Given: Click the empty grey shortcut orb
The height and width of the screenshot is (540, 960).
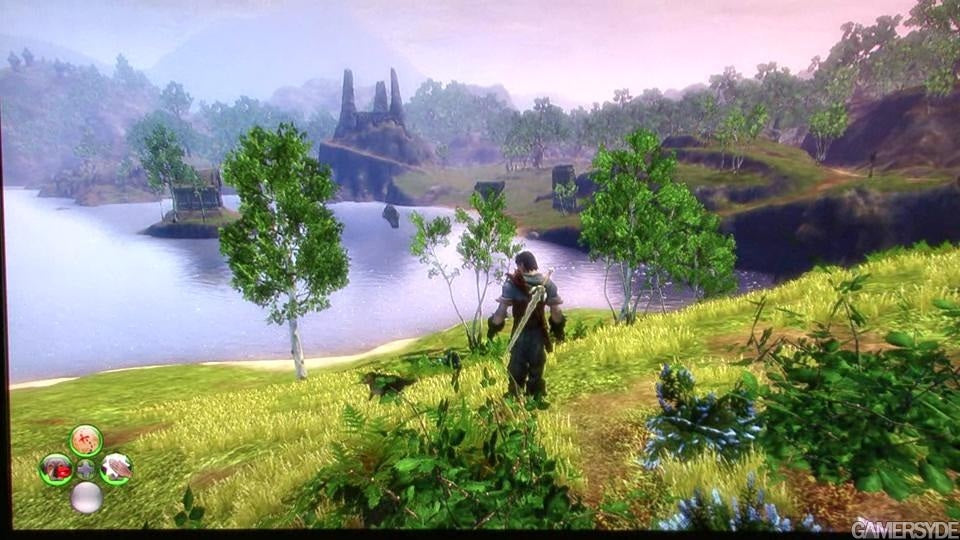Looking at the screenshot, I should 86,497.
